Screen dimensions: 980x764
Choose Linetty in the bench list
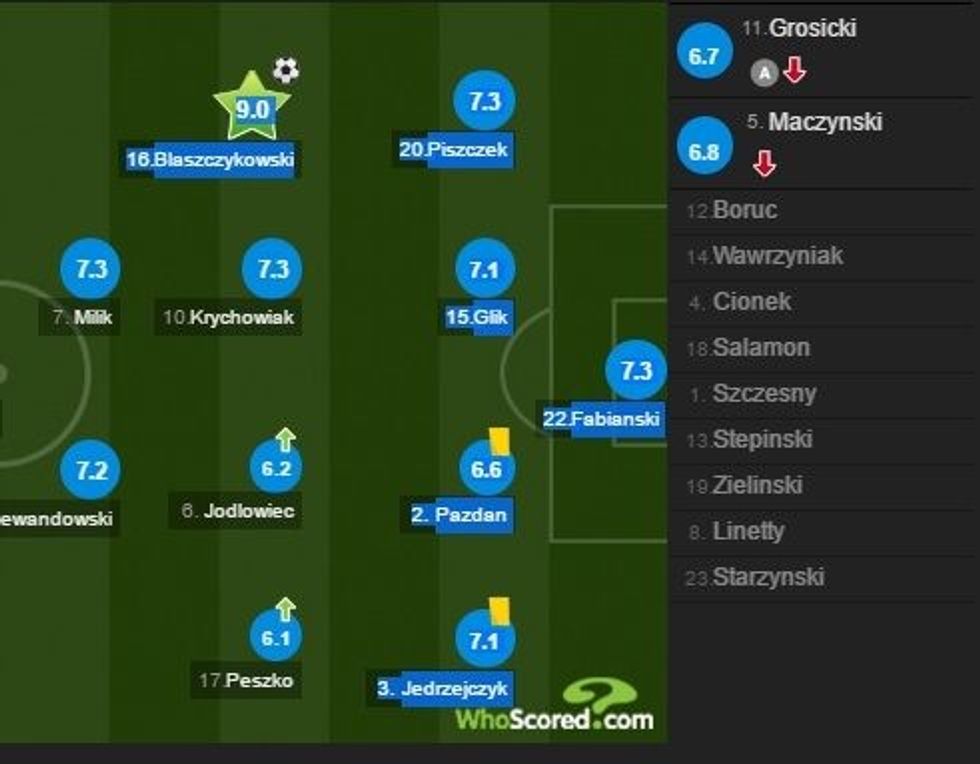tap(749, 532)
